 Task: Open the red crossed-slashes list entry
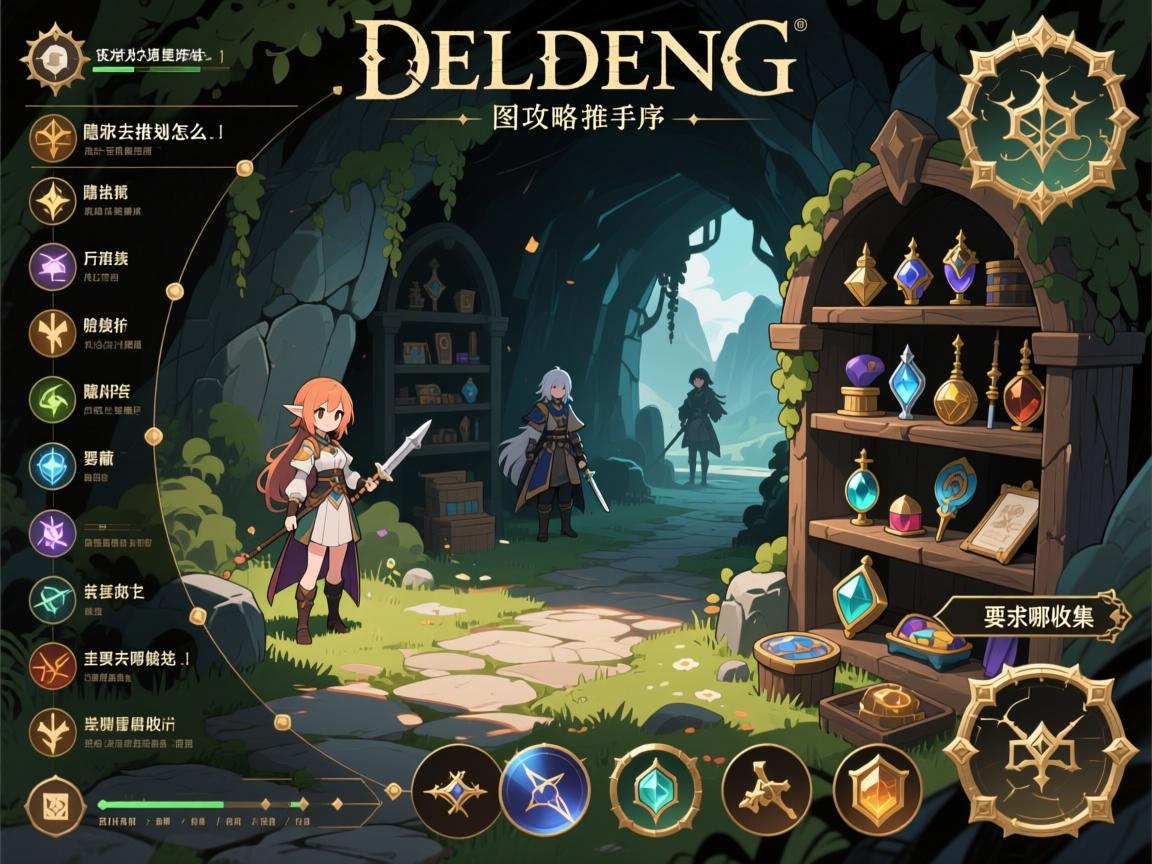tap(53, 664)
